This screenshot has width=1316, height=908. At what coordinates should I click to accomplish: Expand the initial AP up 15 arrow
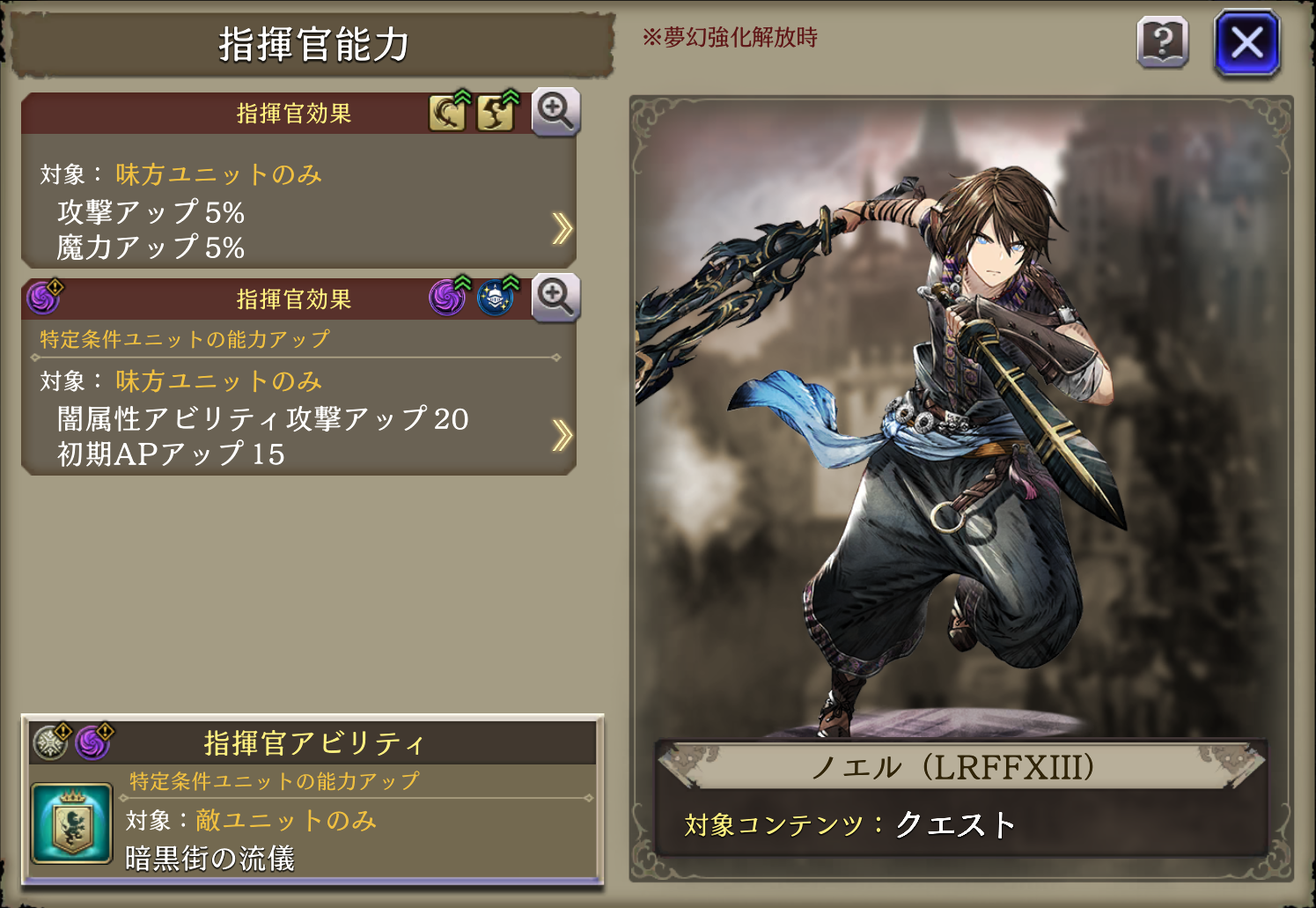click(x=562, y=435)
